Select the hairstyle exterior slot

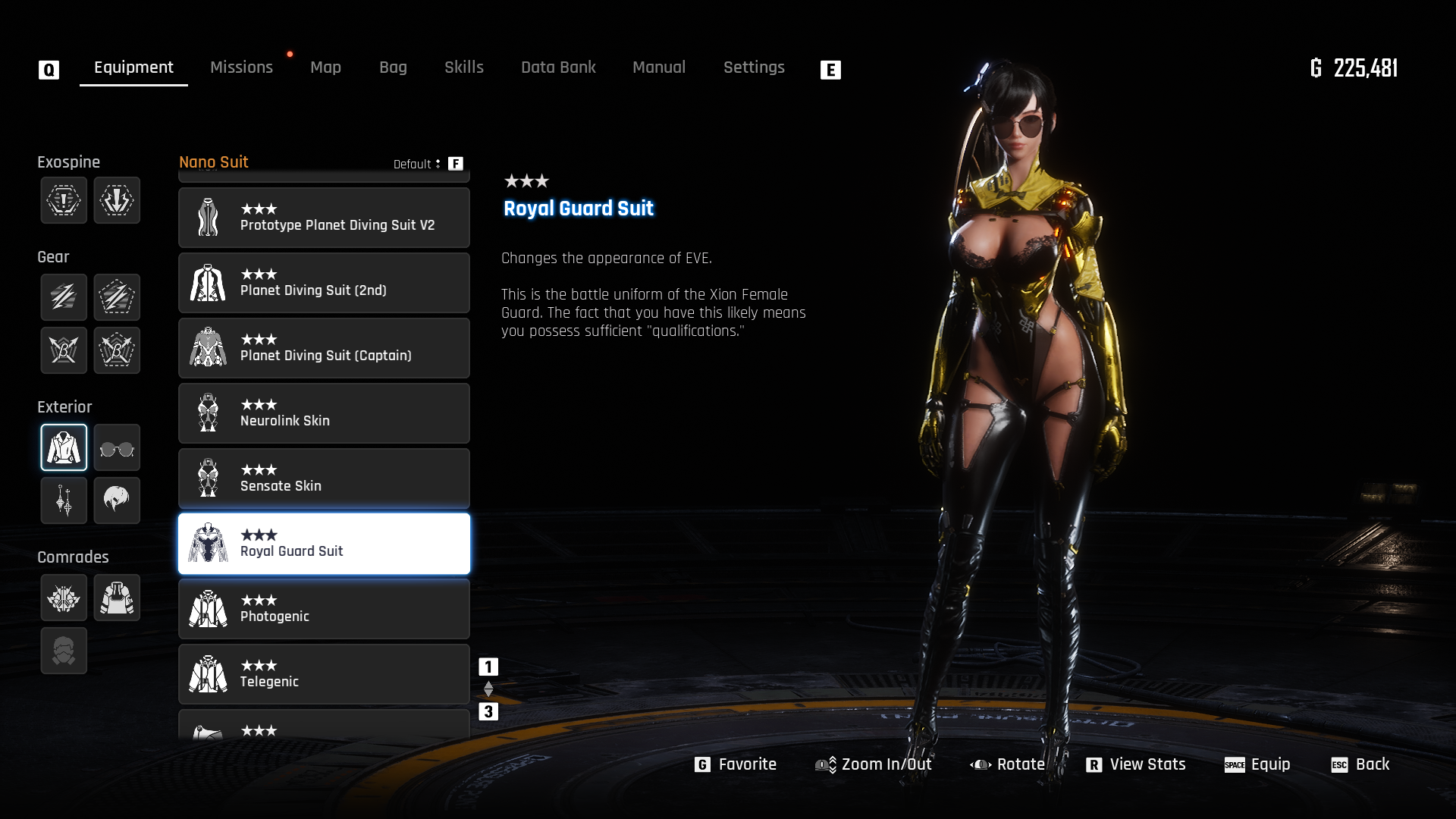click(117, 500)
